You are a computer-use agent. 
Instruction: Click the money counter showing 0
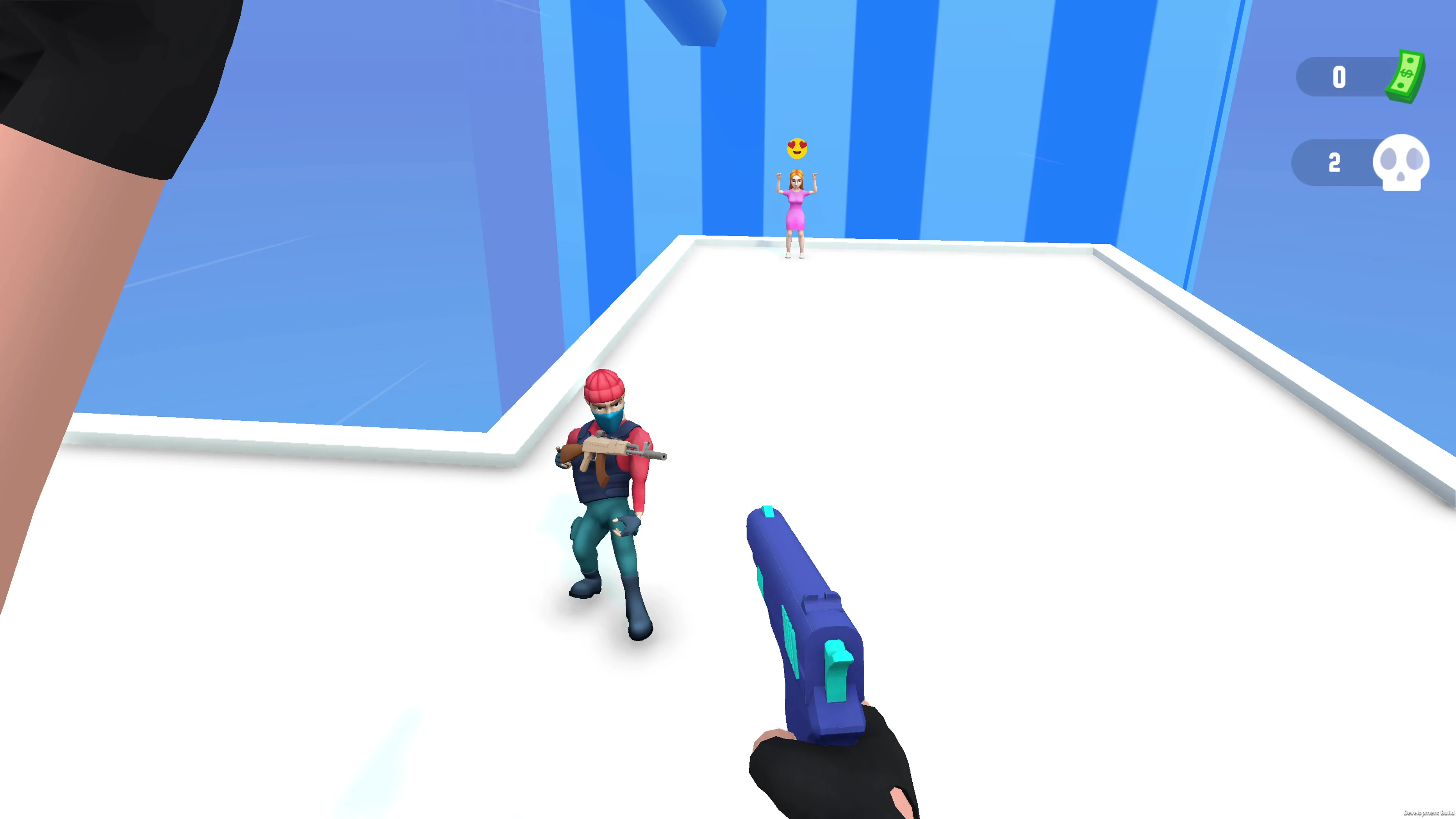pos(1339,77)
